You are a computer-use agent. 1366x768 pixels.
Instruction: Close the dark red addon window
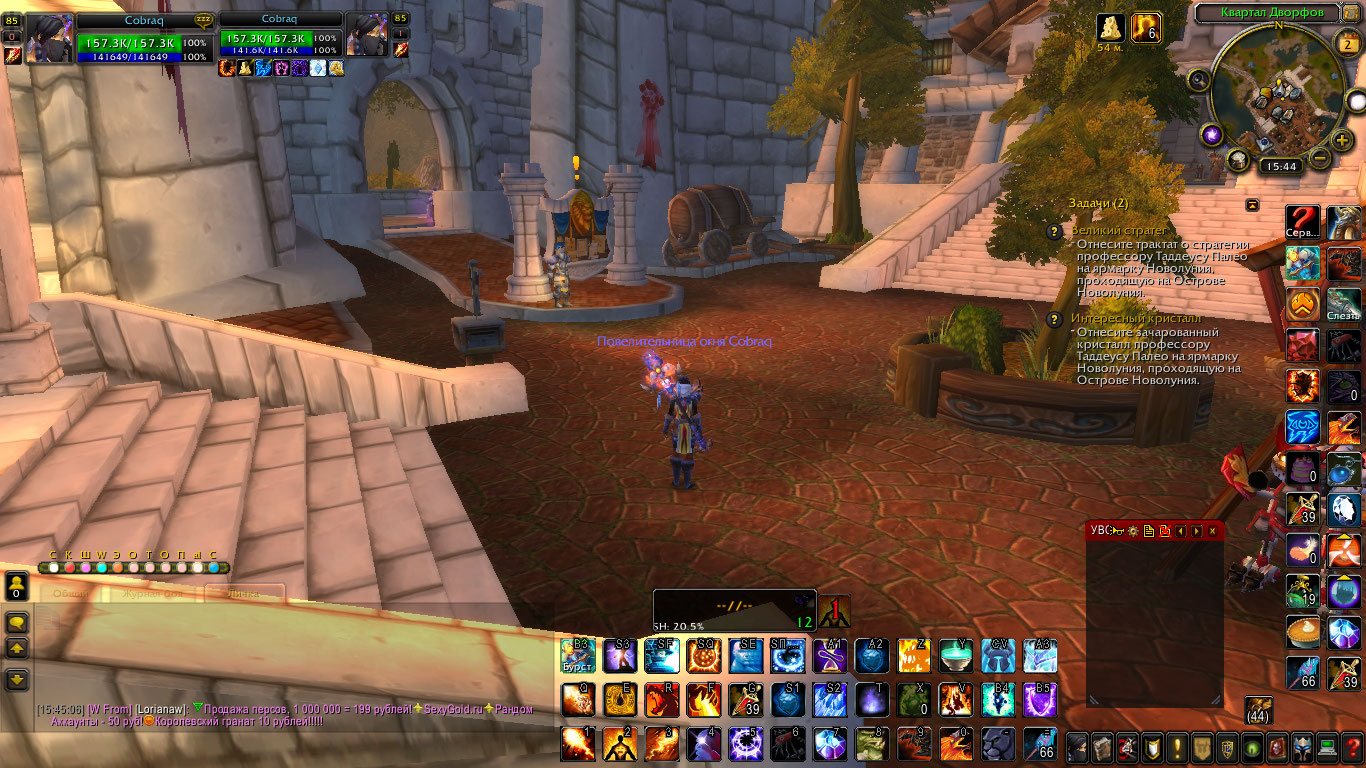tap(1212, 531)
